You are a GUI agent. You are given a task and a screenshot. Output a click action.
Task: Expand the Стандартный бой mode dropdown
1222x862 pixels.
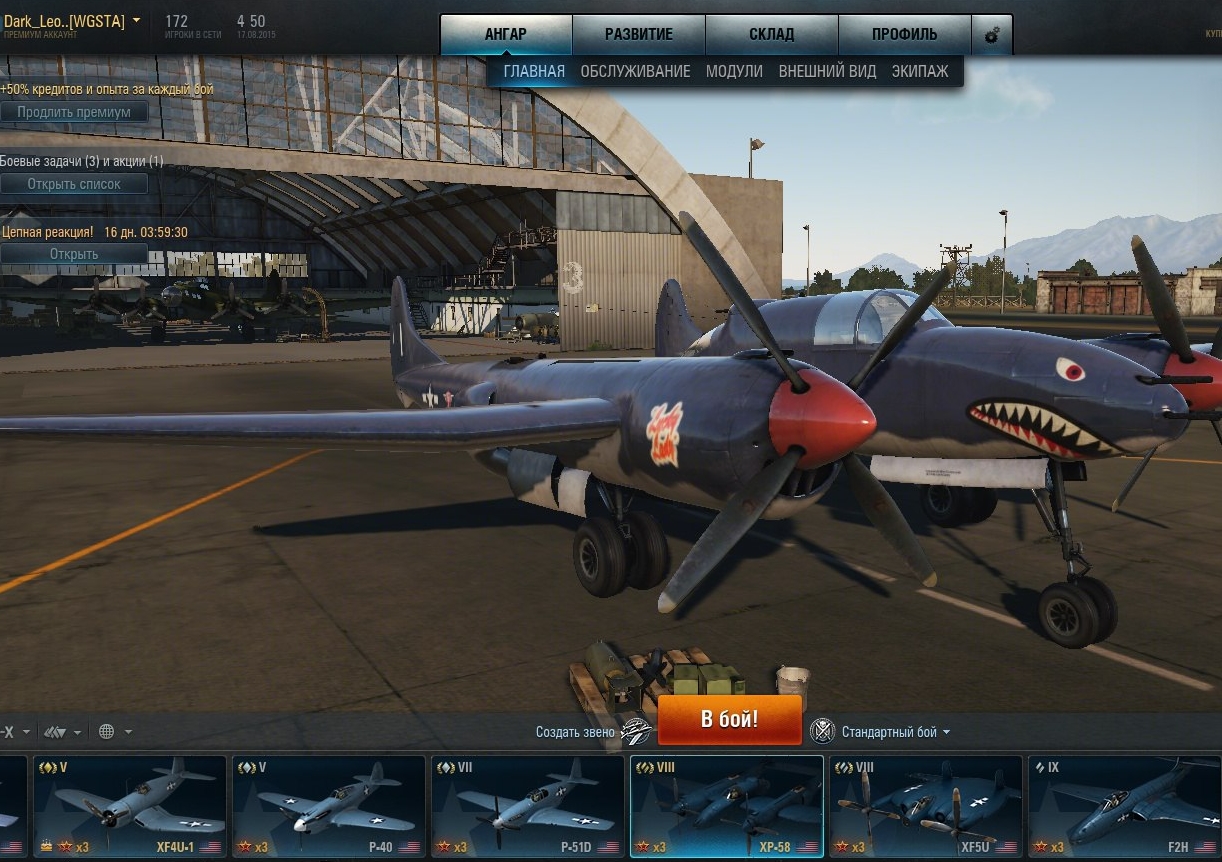pyautogui.click(x=895, y=732)
